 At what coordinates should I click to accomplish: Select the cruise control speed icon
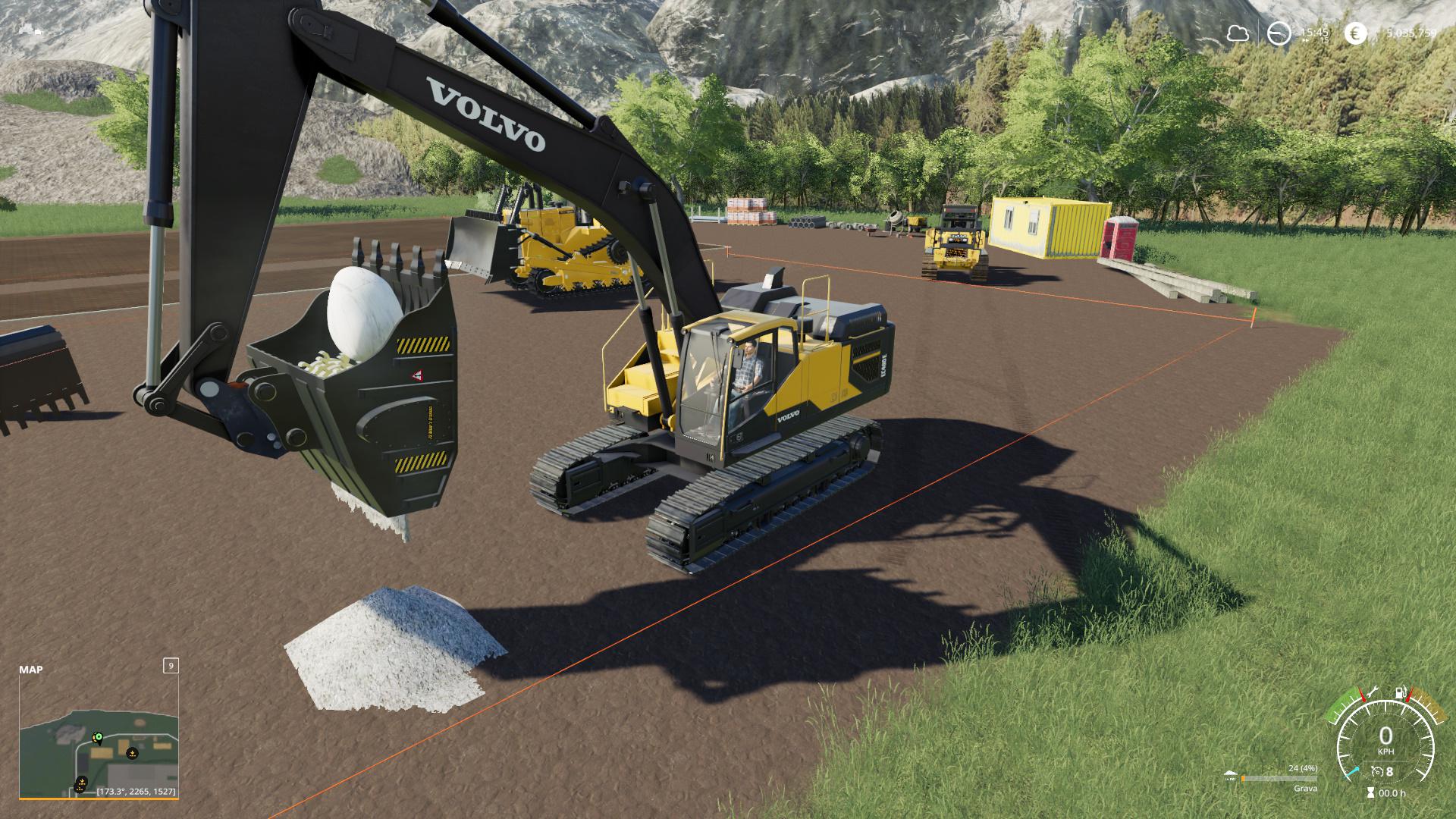[x=1377, y=772]
